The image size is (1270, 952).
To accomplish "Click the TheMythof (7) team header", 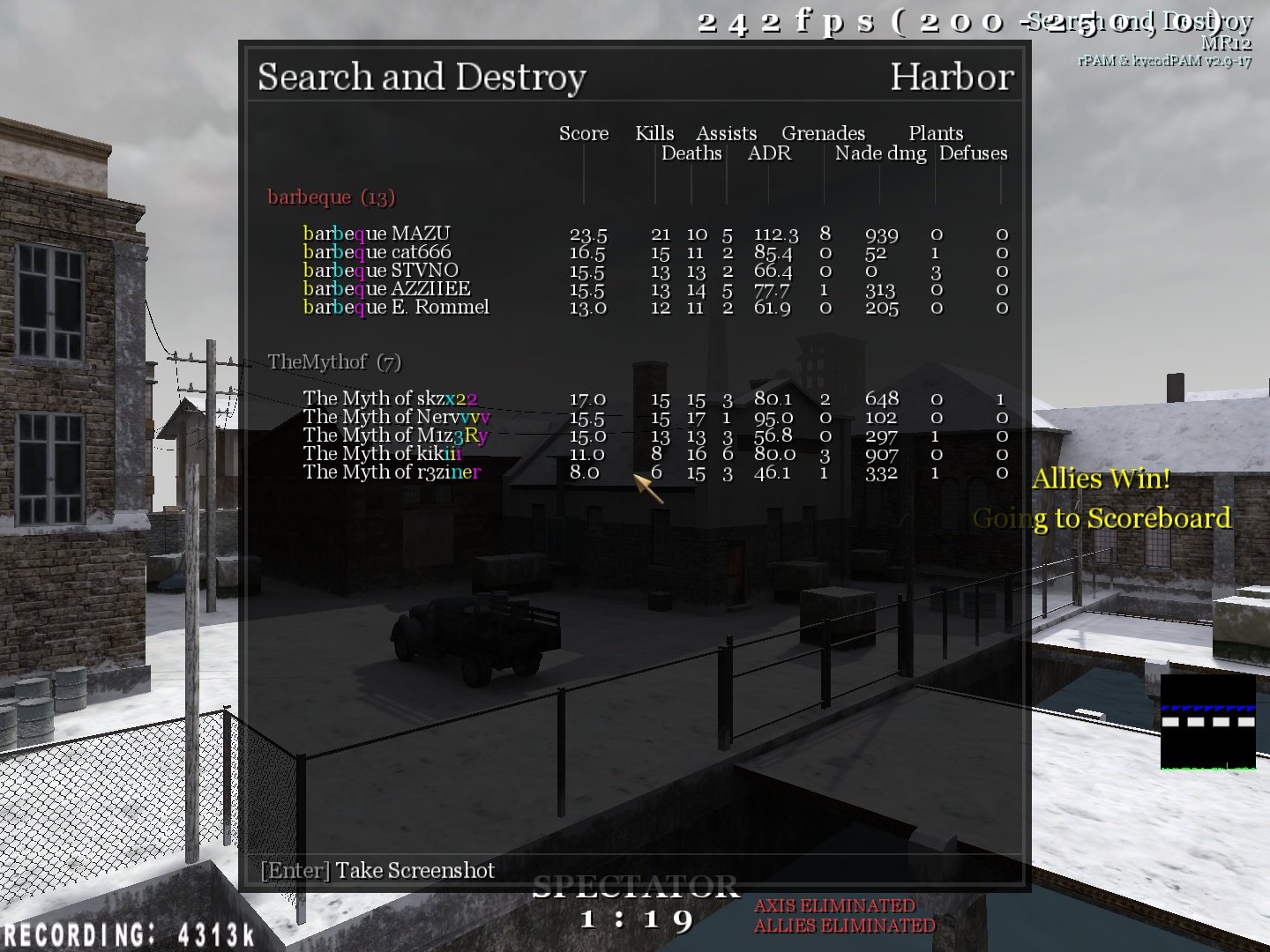I will tap(333, 361).
